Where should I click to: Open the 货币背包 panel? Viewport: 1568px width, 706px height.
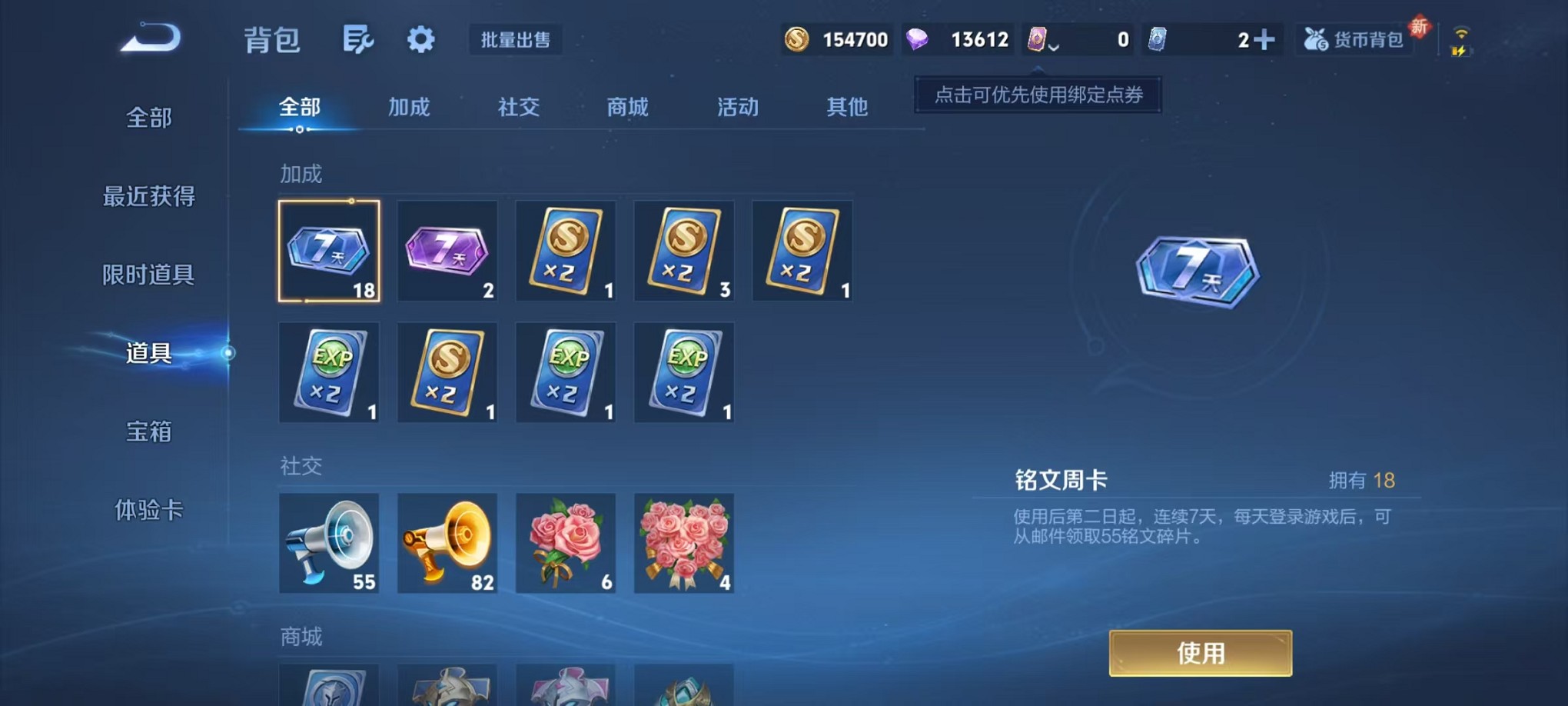[1356, 39]
